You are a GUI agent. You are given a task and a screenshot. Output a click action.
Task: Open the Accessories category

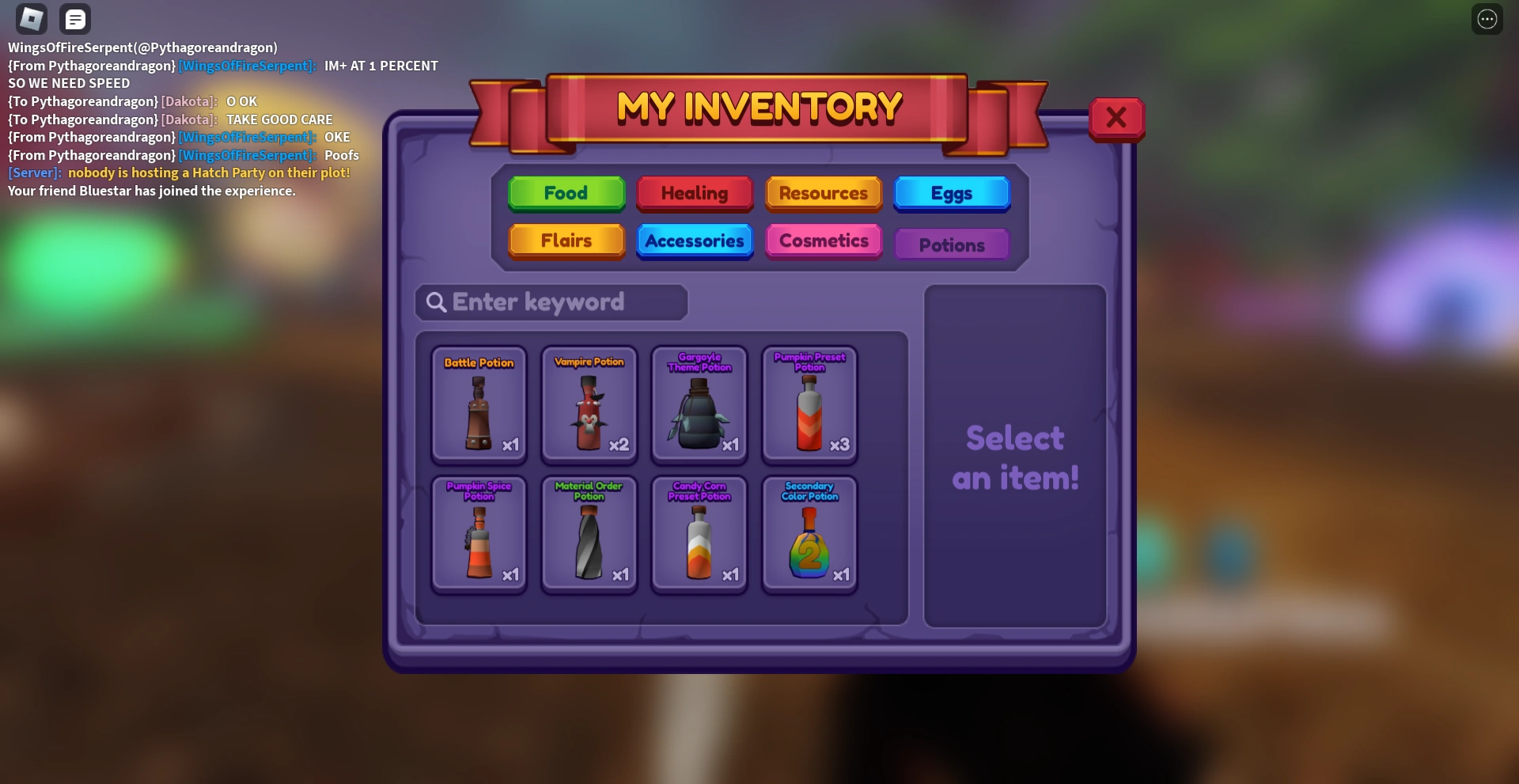(694, 241)
